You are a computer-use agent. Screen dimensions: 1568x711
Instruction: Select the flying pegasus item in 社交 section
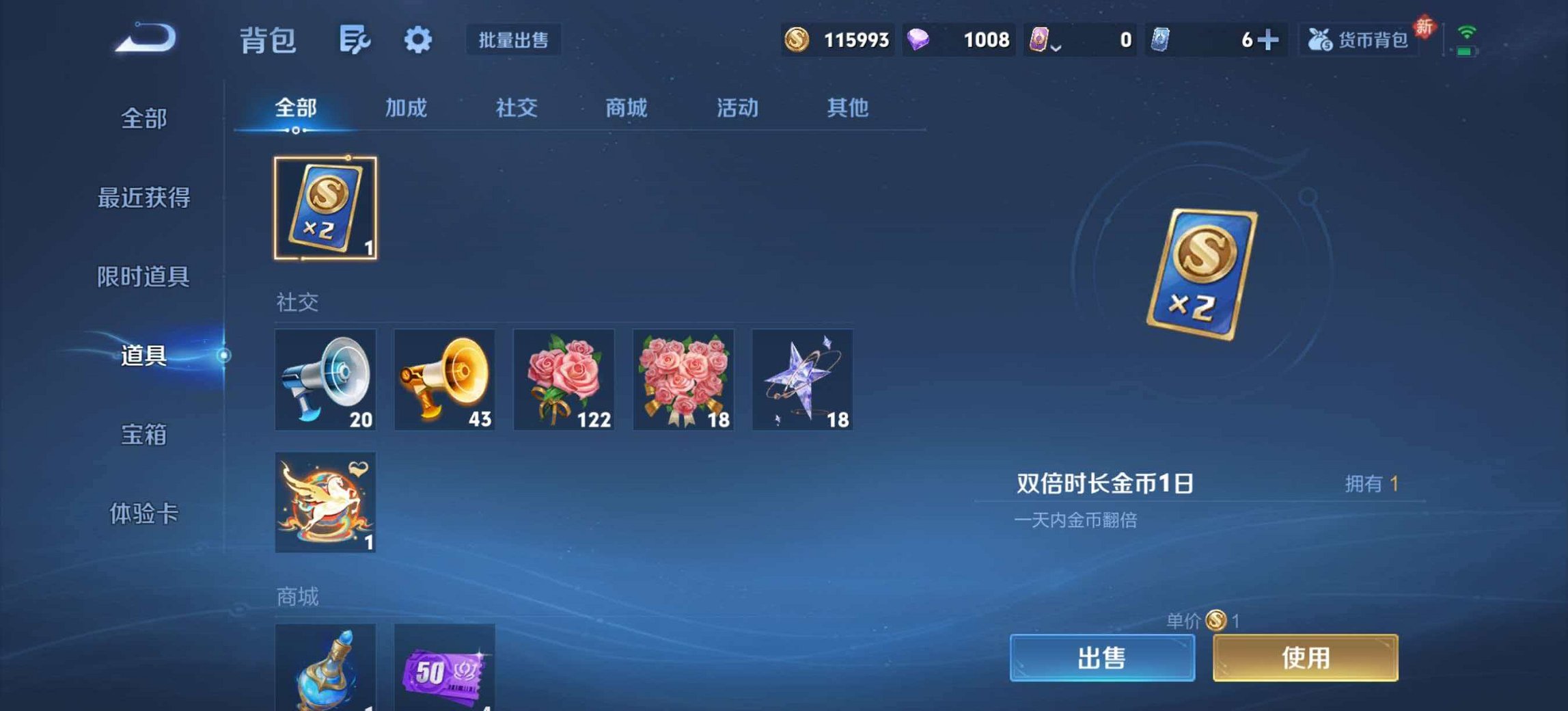click(325, 502)
